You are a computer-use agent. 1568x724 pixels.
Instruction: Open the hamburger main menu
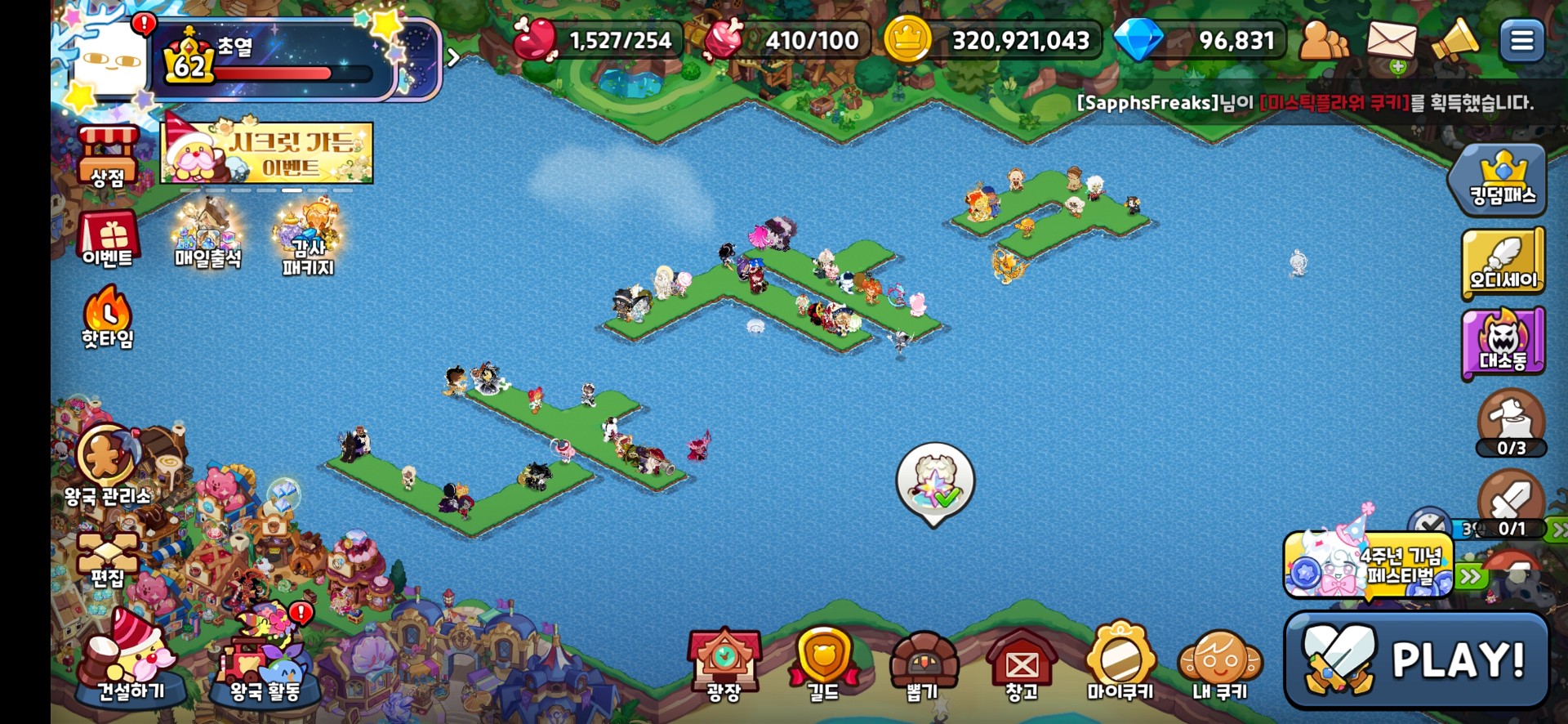click(x=1521, y=41)
